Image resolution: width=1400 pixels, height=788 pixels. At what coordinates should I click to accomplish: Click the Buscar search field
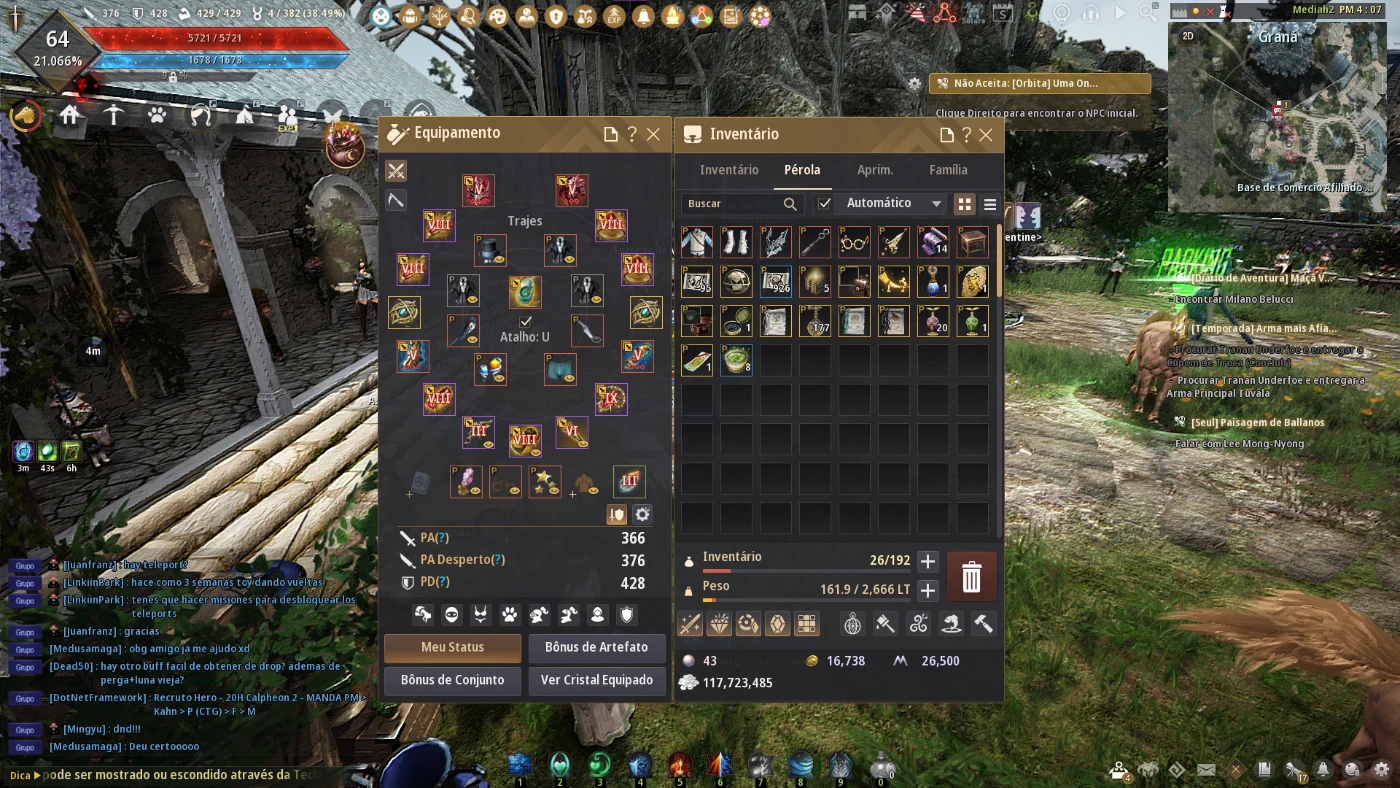click(733, 204)
